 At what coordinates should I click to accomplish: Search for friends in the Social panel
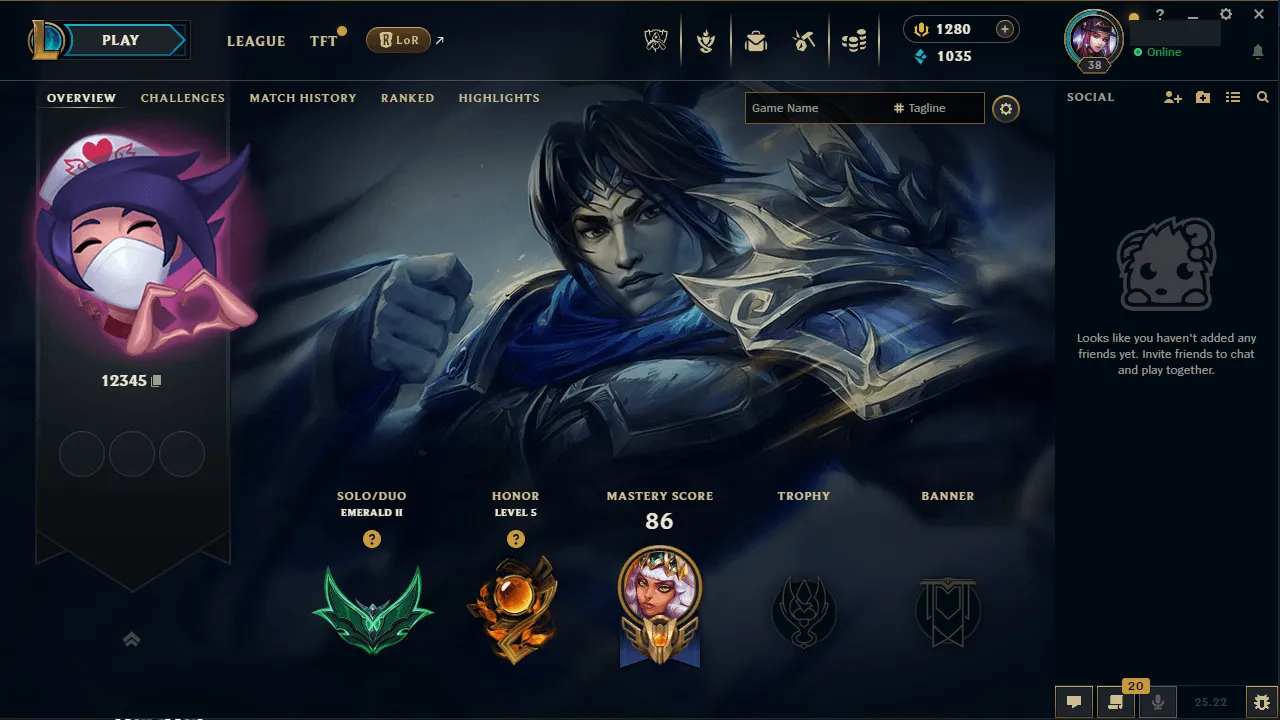(x=1262, y=97)
